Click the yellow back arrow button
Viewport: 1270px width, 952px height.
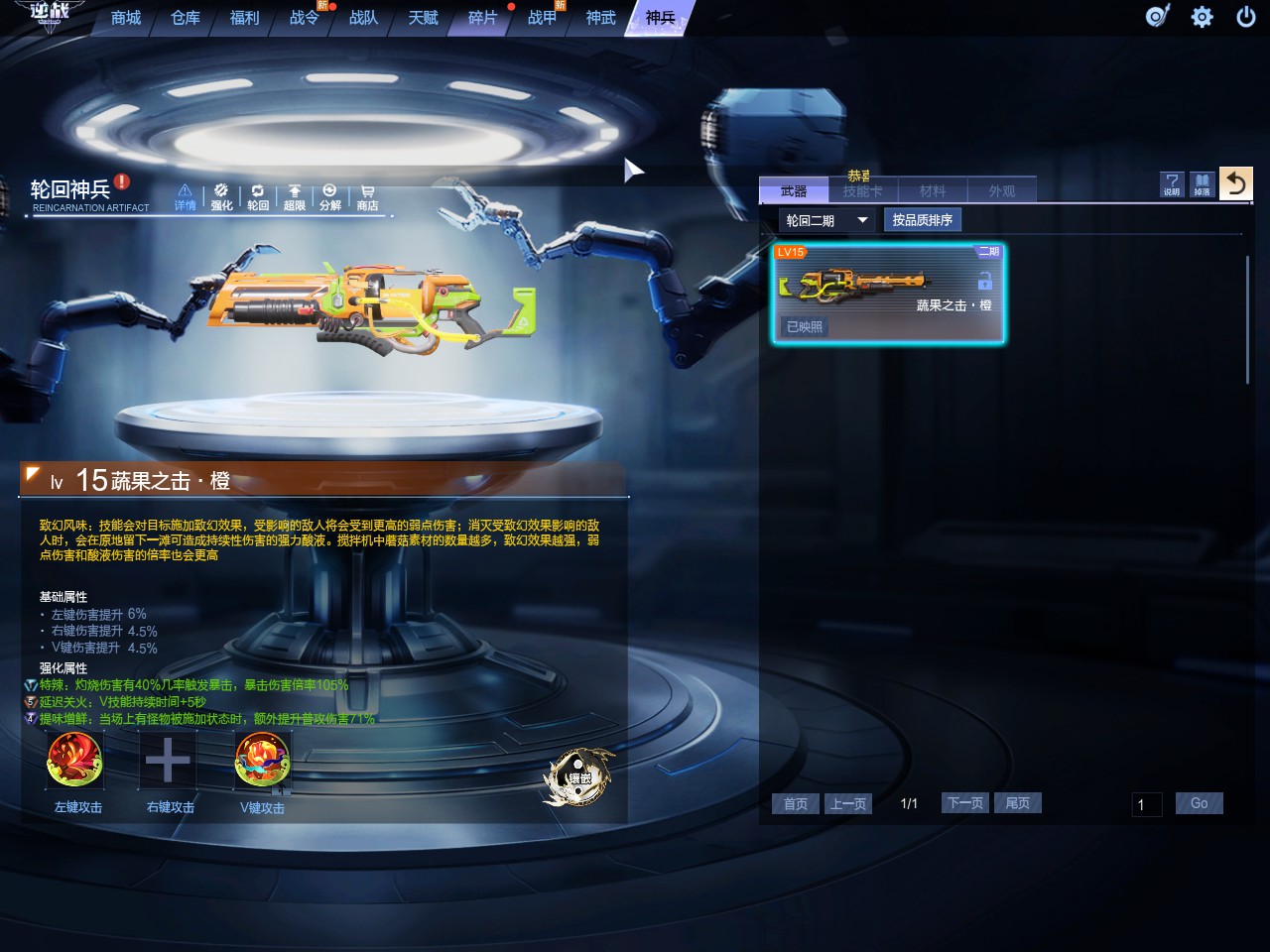1235,183
